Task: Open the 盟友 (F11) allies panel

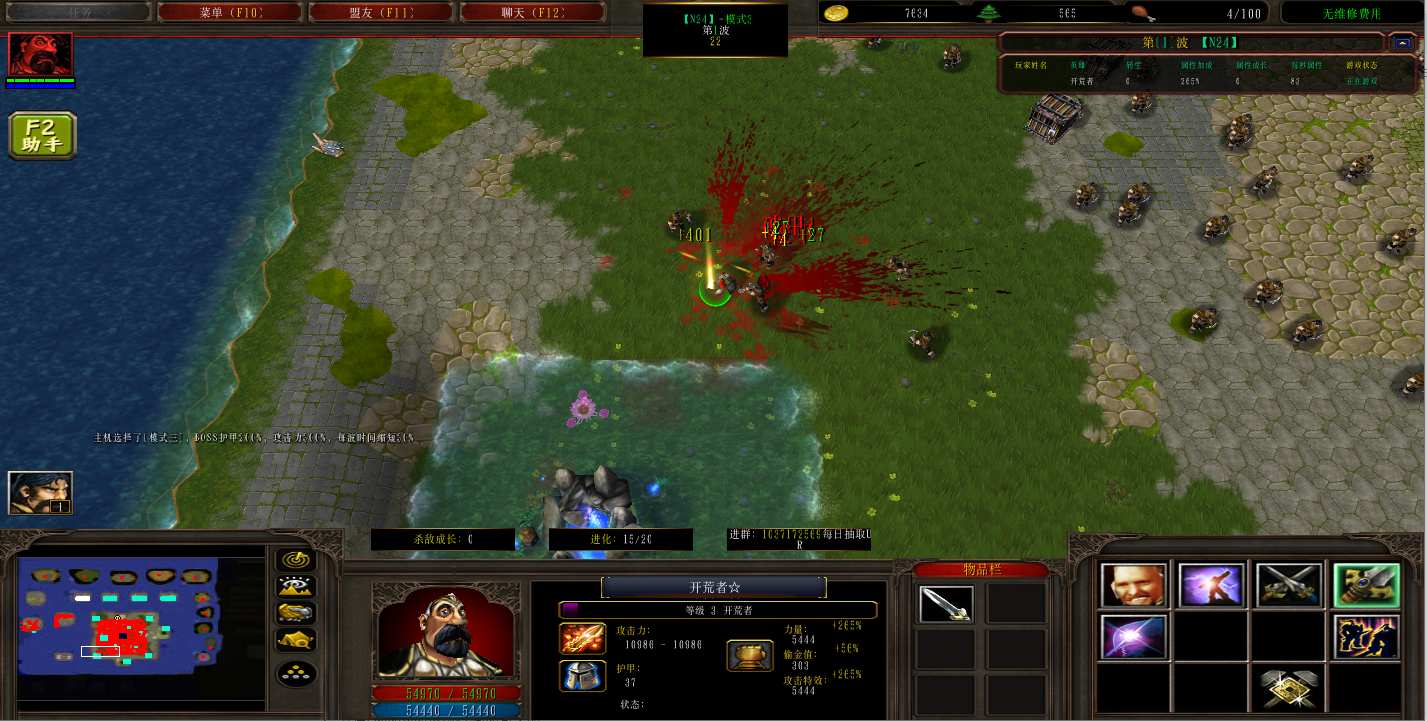Action: point(382,13)
